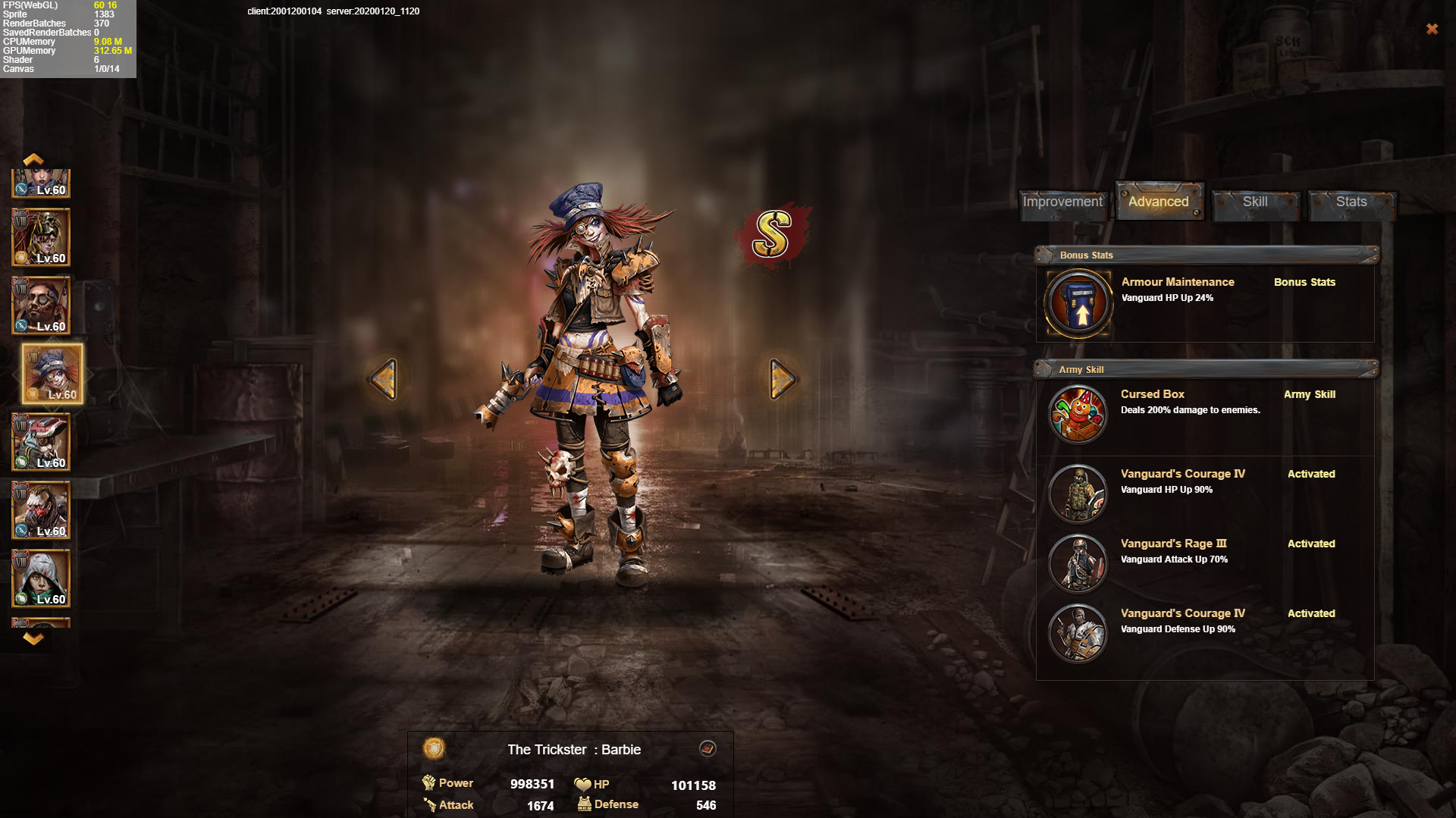Click the Armour Maintenance bonus icon
Viewport: 1456px width, 818px height.
[x=1078, y=303]
